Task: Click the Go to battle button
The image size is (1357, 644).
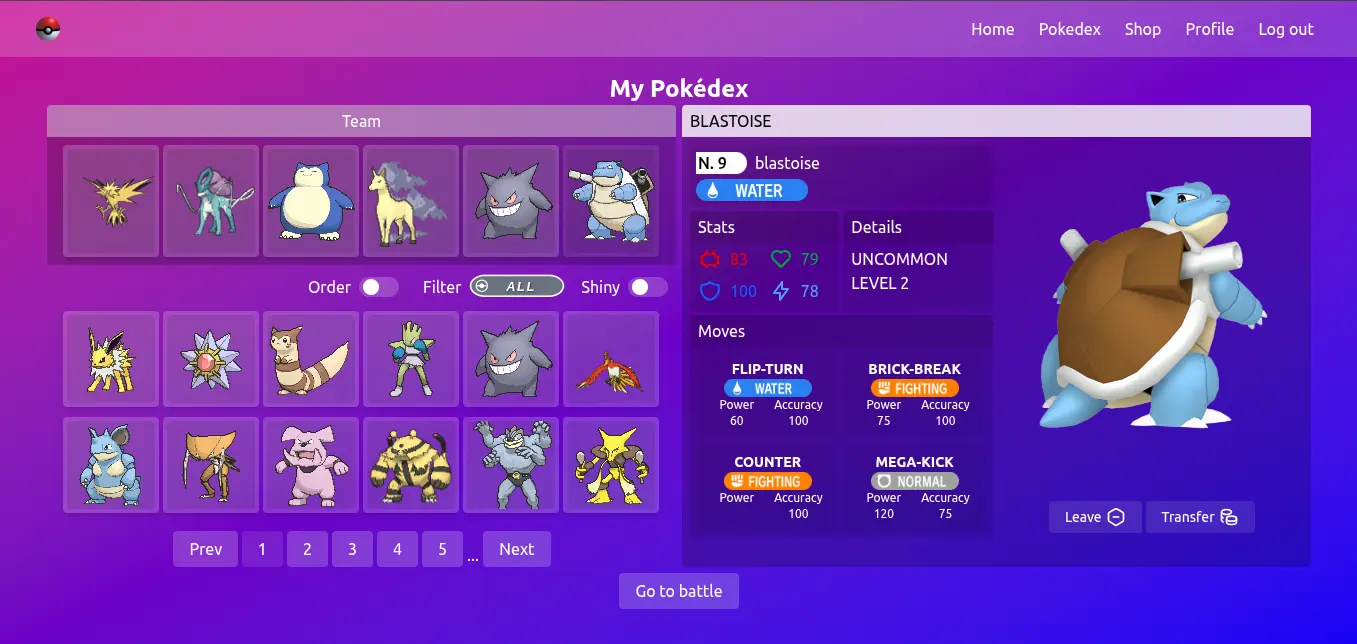Action: pyautogui.click(x=678, y=591)
